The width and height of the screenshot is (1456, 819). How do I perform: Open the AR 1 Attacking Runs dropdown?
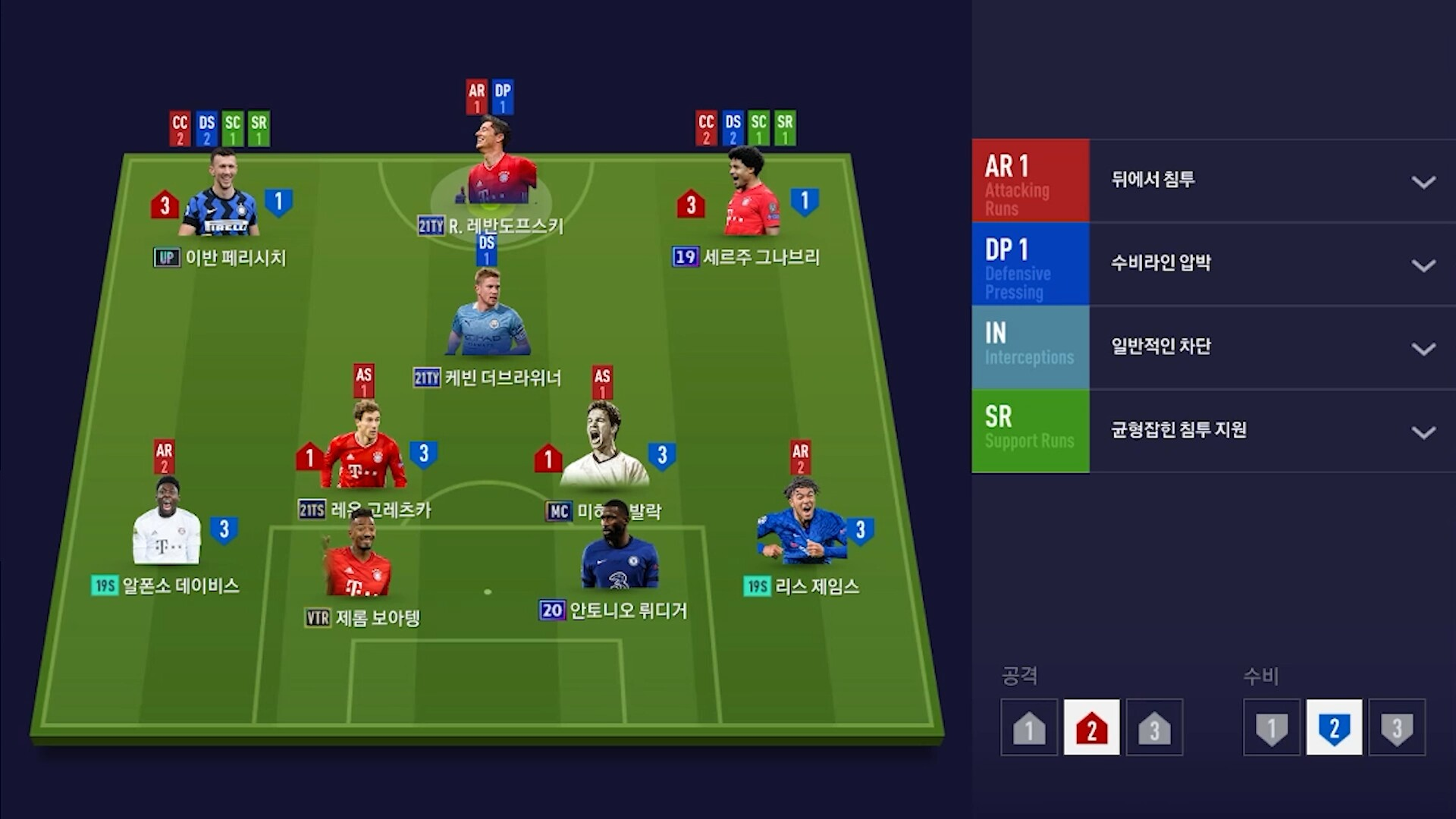(x=1423, y=181)
